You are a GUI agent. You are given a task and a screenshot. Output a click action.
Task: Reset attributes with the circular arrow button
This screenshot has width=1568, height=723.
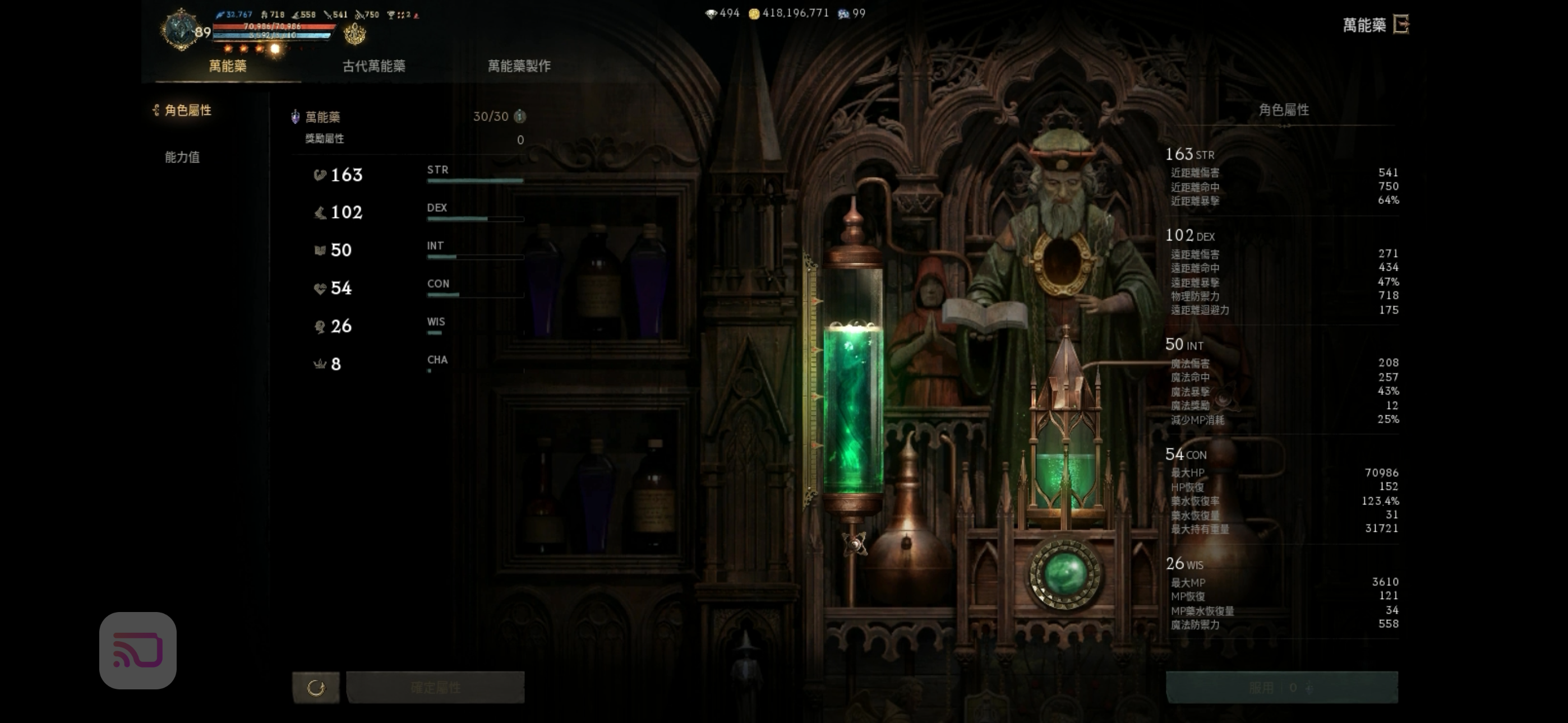(x=316, y=688)
